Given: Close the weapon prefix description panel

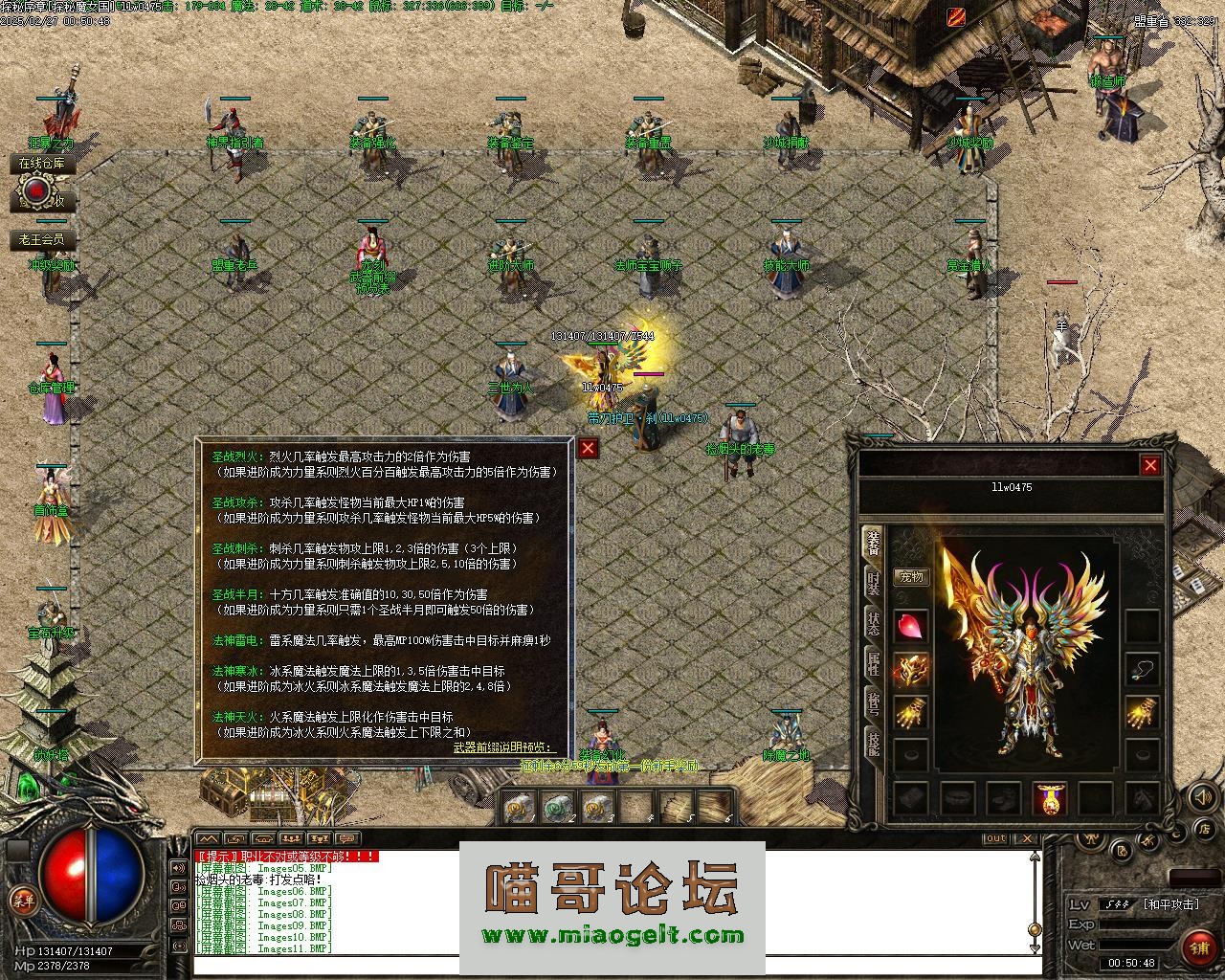Looking at the screenshot, I should click(x=588, y=448).
